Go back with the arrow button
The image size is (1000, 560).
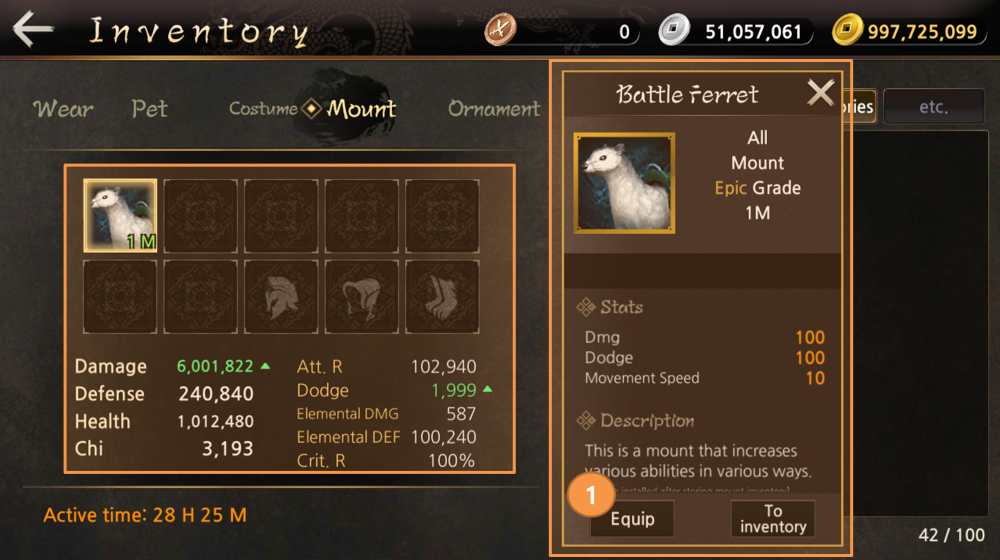[x=33, y=30]
